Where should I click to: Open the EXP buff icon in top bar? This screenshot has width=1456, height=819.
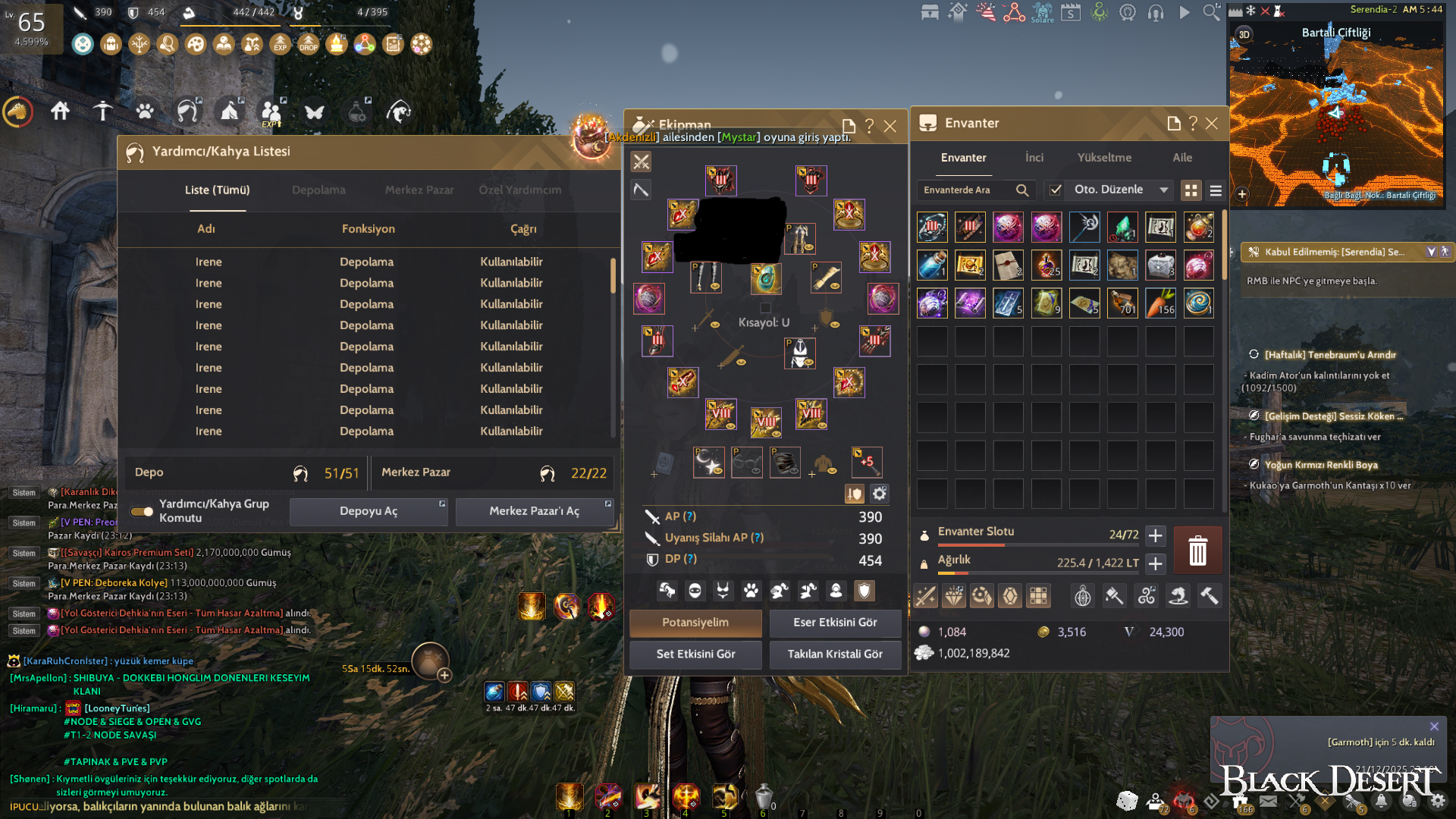pyautogui.click(x=281, y=44)
